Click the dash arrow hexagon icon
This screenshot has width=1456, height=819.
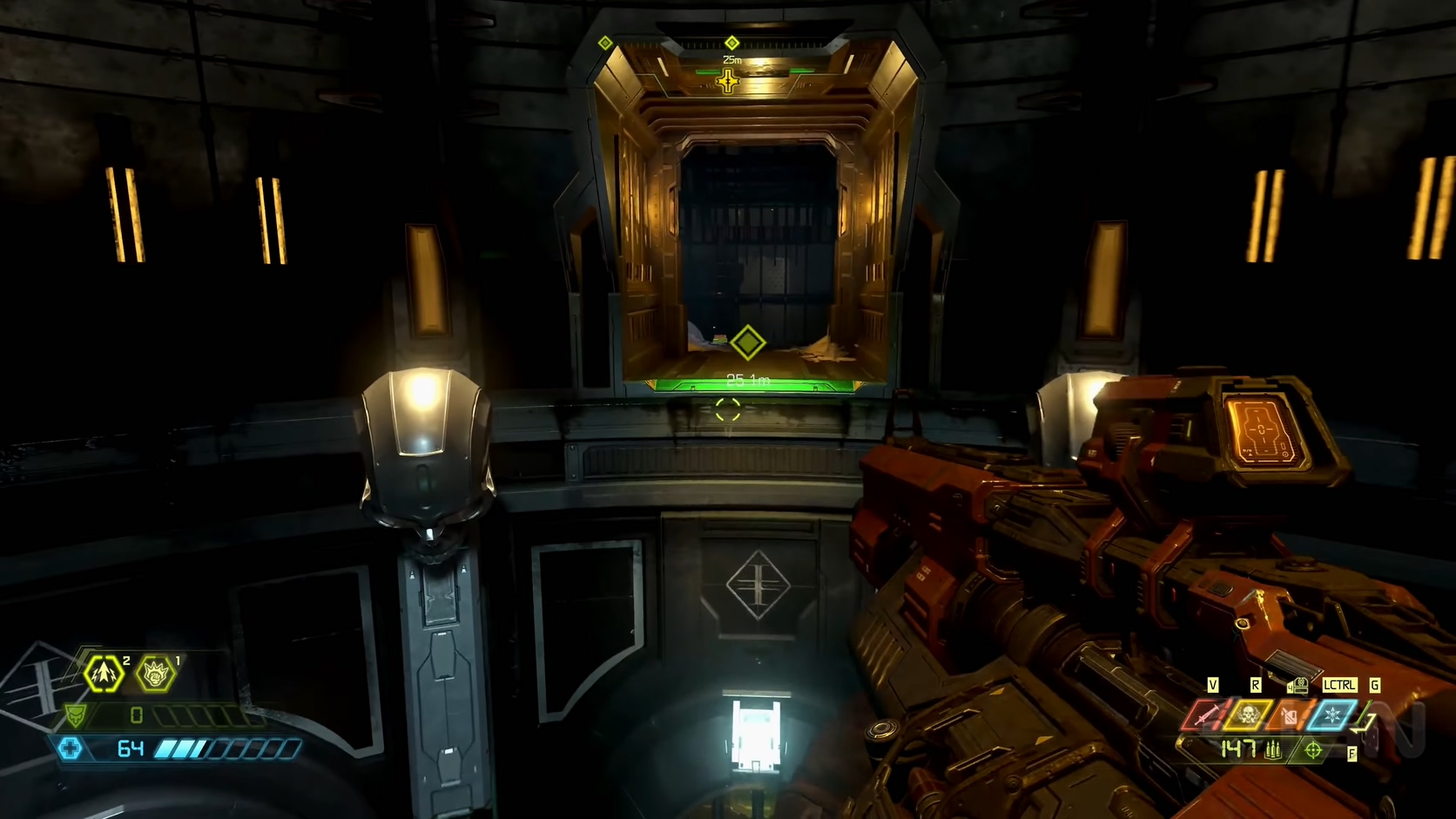coord(104,673)
